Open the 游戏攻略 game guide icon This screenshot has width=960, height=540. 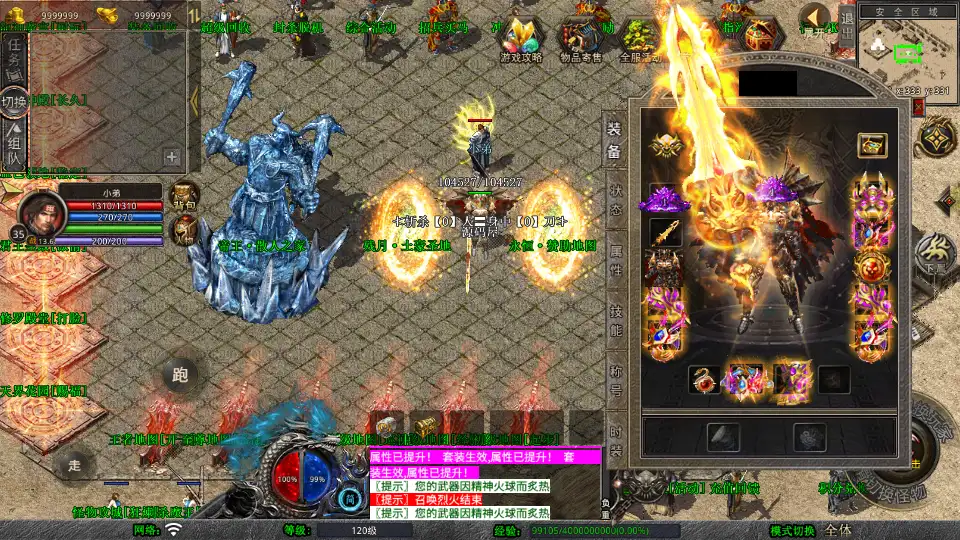tap(521, 40)
